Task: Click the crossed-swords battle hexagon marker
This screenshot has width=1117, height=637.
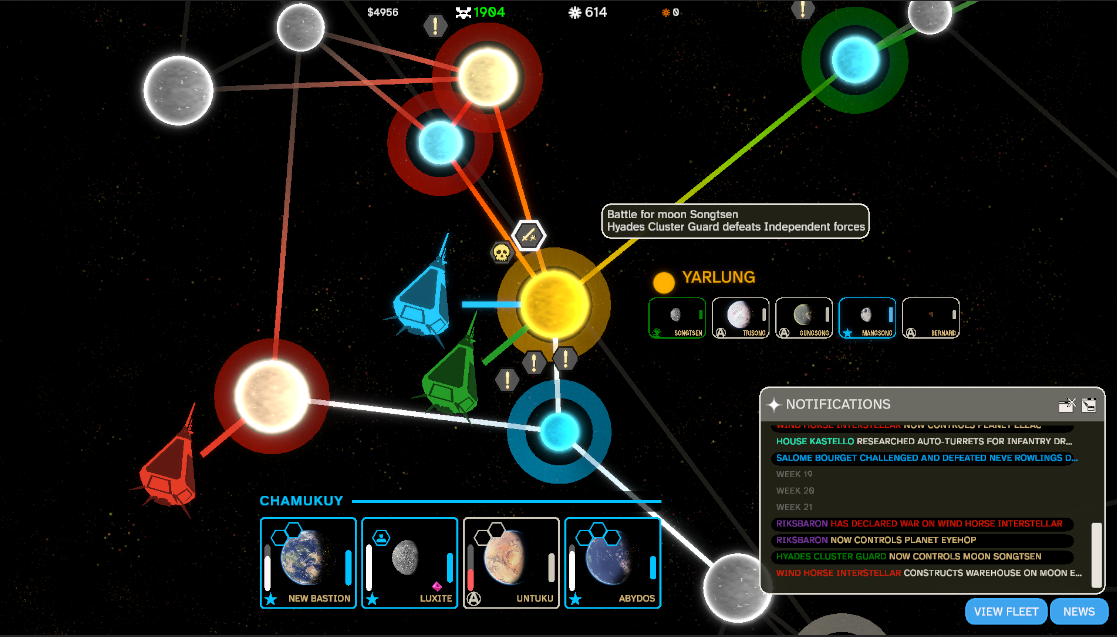Action: 529,236
